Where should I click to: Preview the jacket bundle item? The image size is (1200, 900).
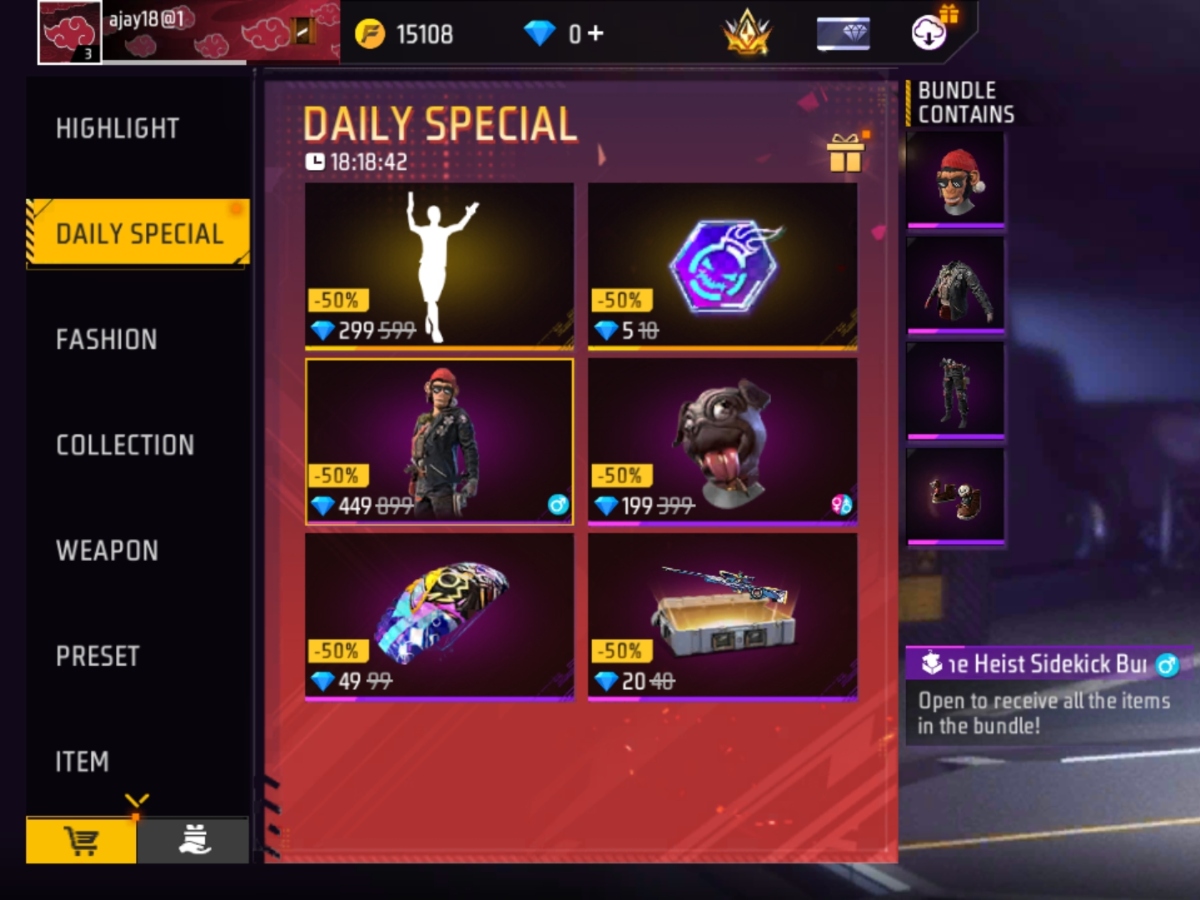tap(955, 285)
